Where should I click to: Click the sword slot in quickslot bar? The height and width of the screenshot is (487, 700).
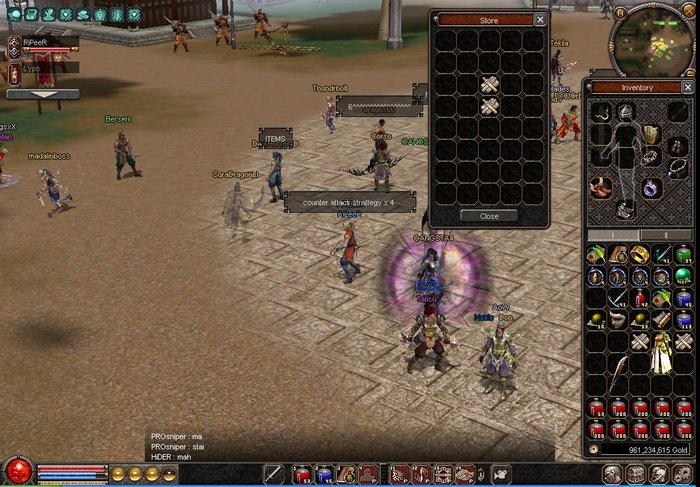point(273,474)
